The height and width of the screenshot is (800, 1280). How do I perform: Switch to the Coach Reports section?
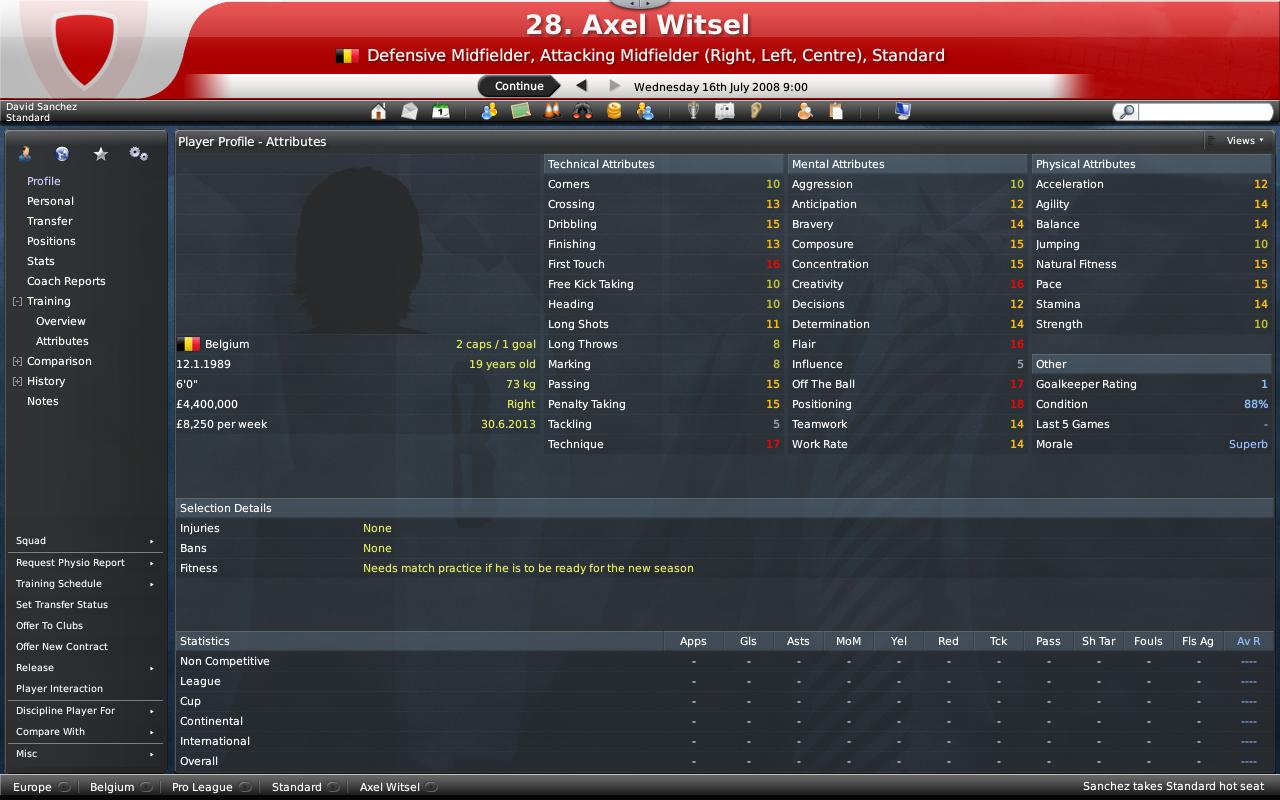(65, 281)
